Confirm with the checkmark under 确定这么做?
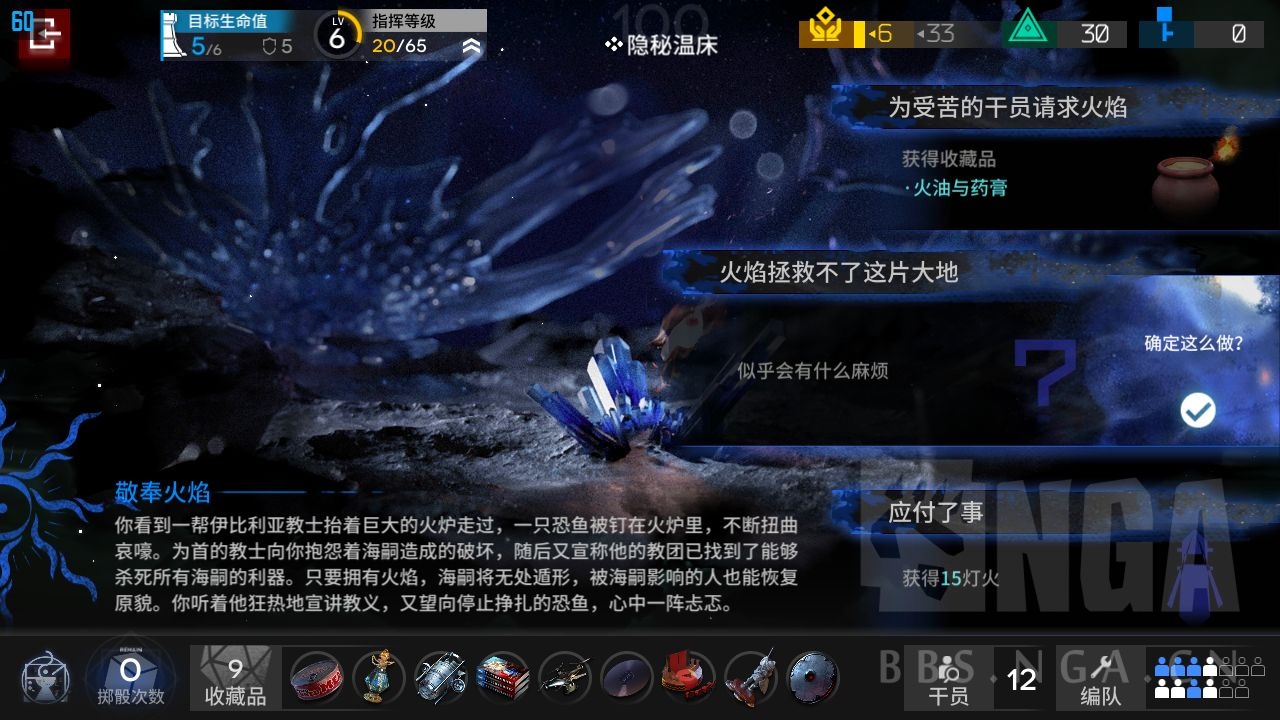The width and height of the screenshot is (1280, 720). coord(1198,410)
